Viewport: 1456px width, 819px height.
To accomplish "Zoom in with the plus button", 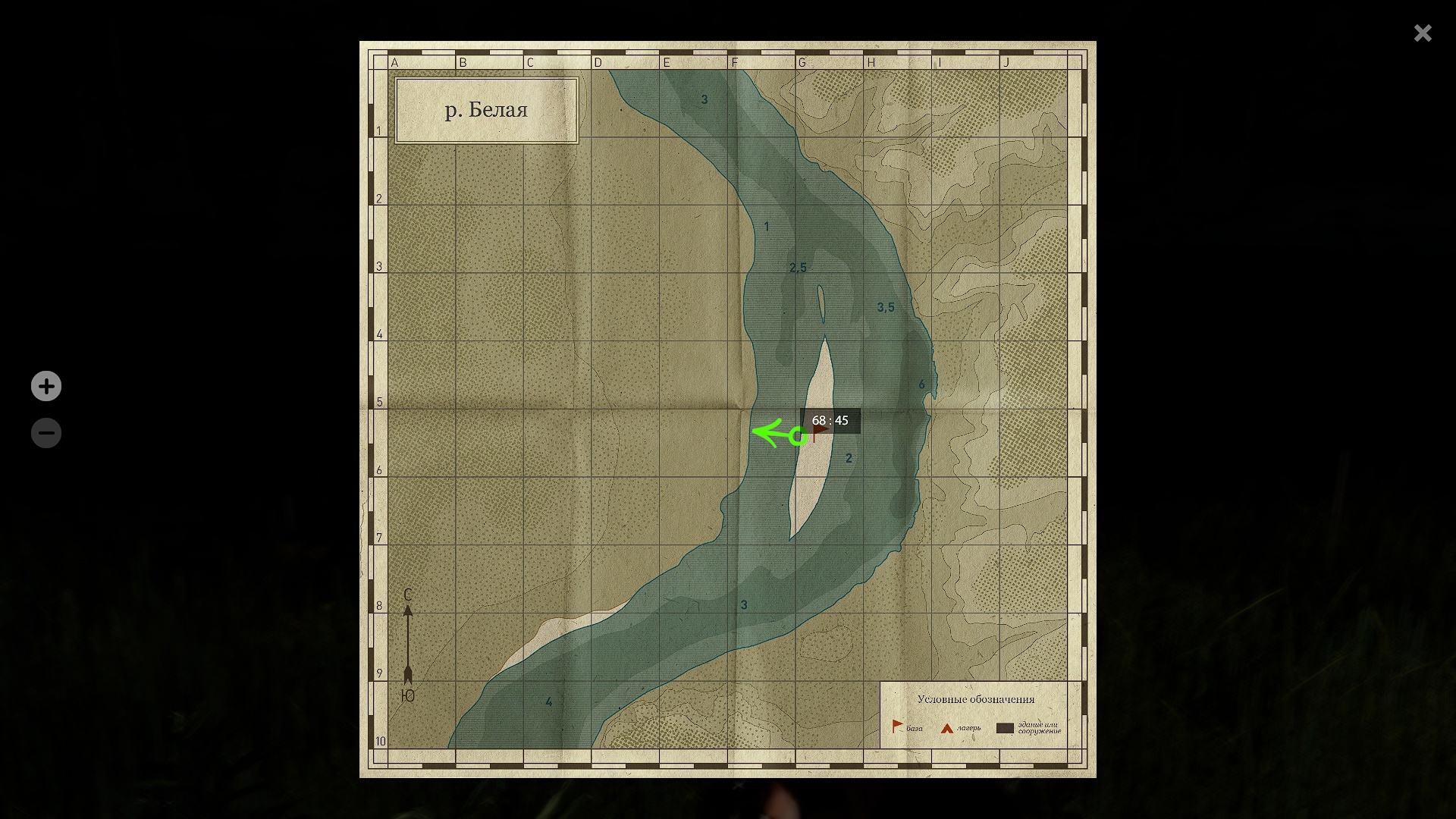I will click(x=46, y=386).
